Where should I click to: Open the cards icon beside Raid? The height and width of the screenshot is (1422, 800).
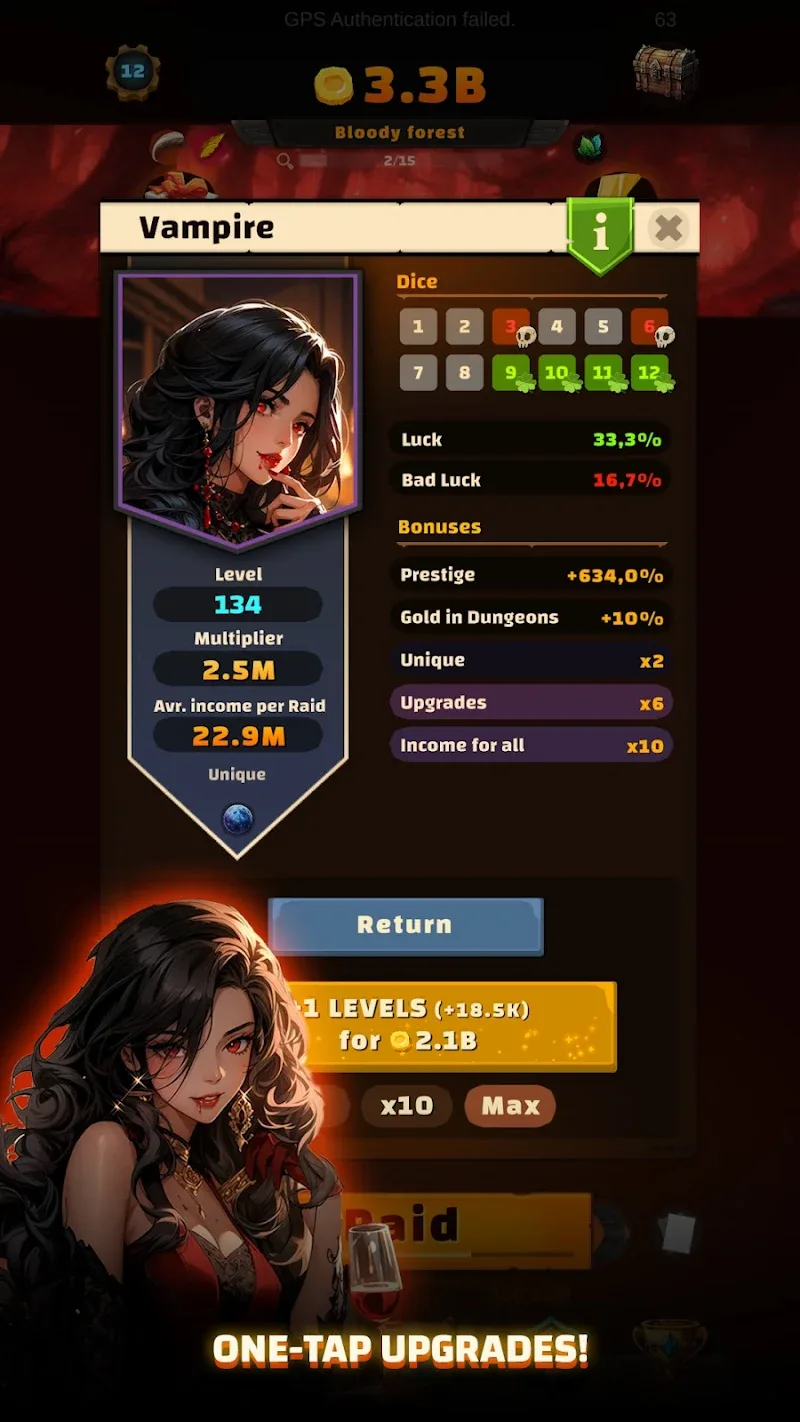coord(677,1233)
